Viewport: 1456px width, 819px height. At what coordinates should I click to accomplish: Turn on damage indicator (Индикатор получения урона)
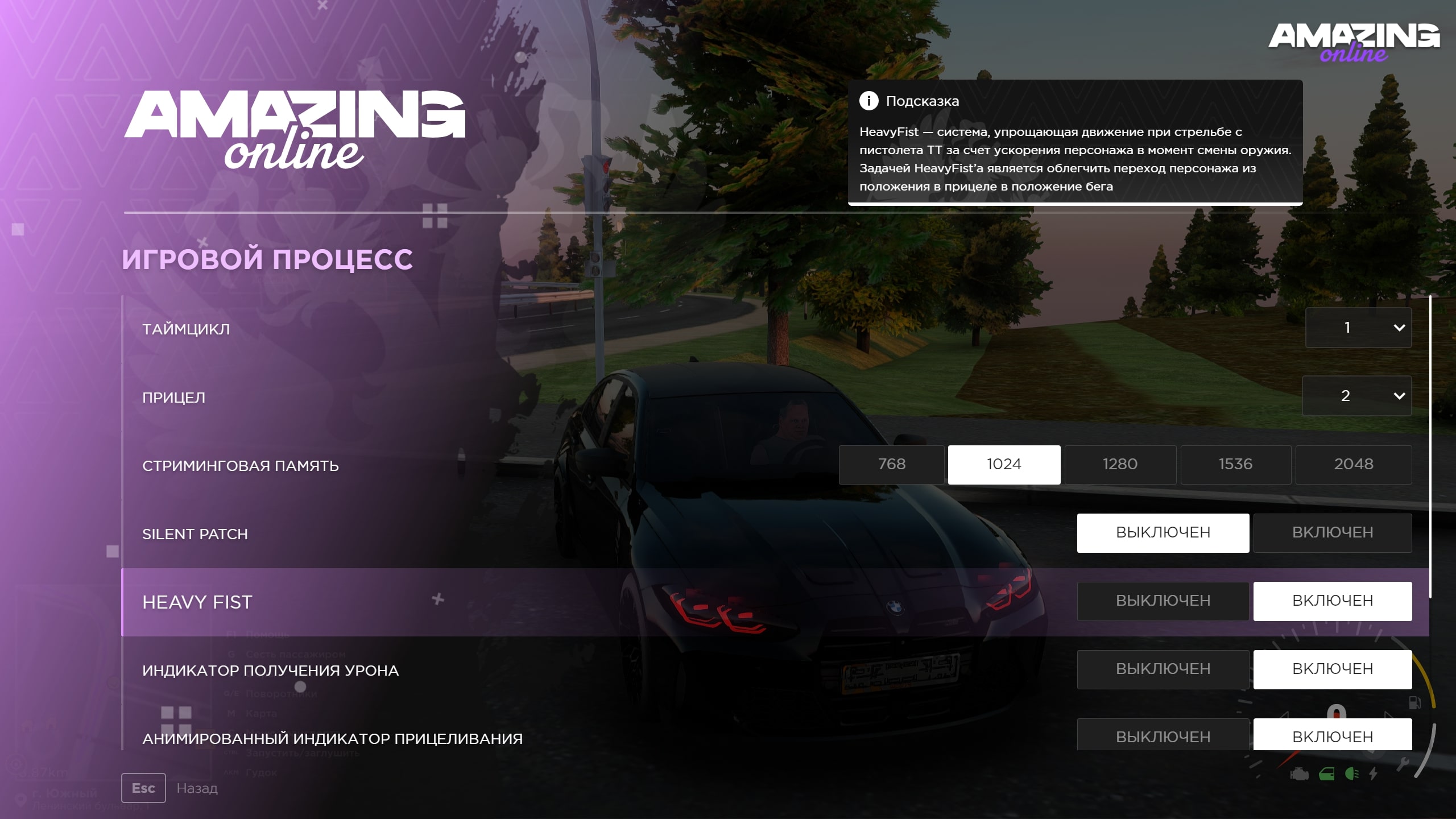point(1333,669)
